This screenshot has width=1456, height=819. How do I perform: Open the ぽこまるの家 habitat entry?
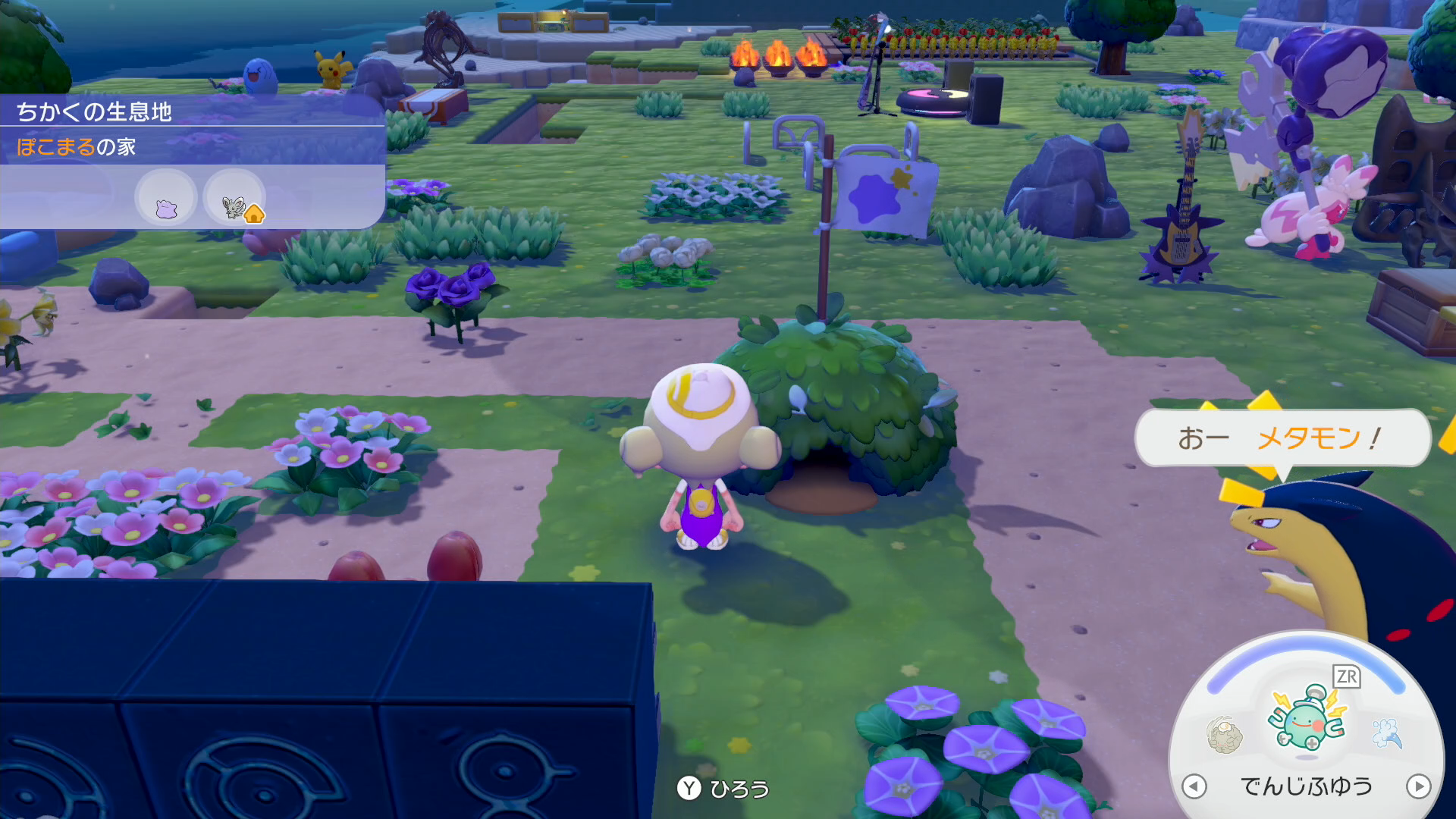77,146
